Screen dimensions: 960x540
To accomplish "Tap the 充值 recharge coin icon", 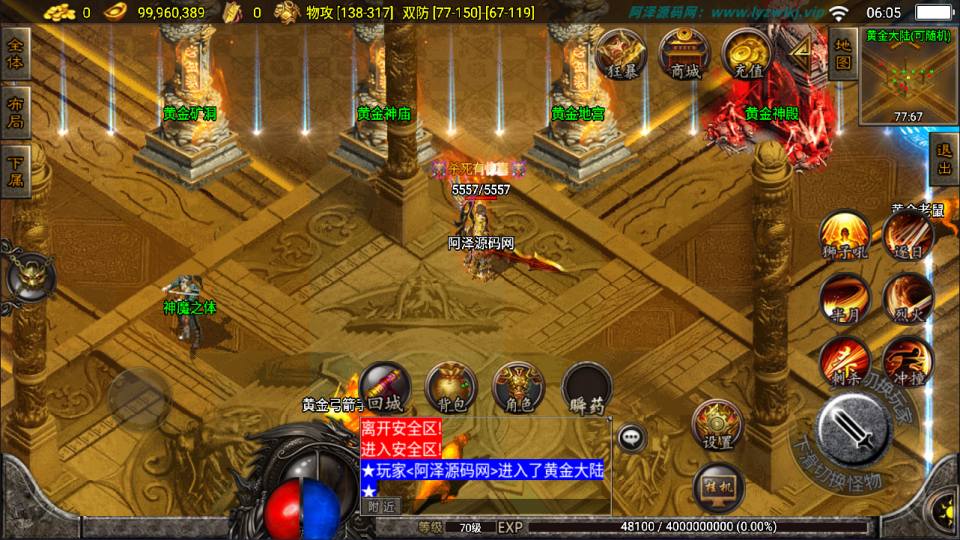I will [x=747, y=55].
